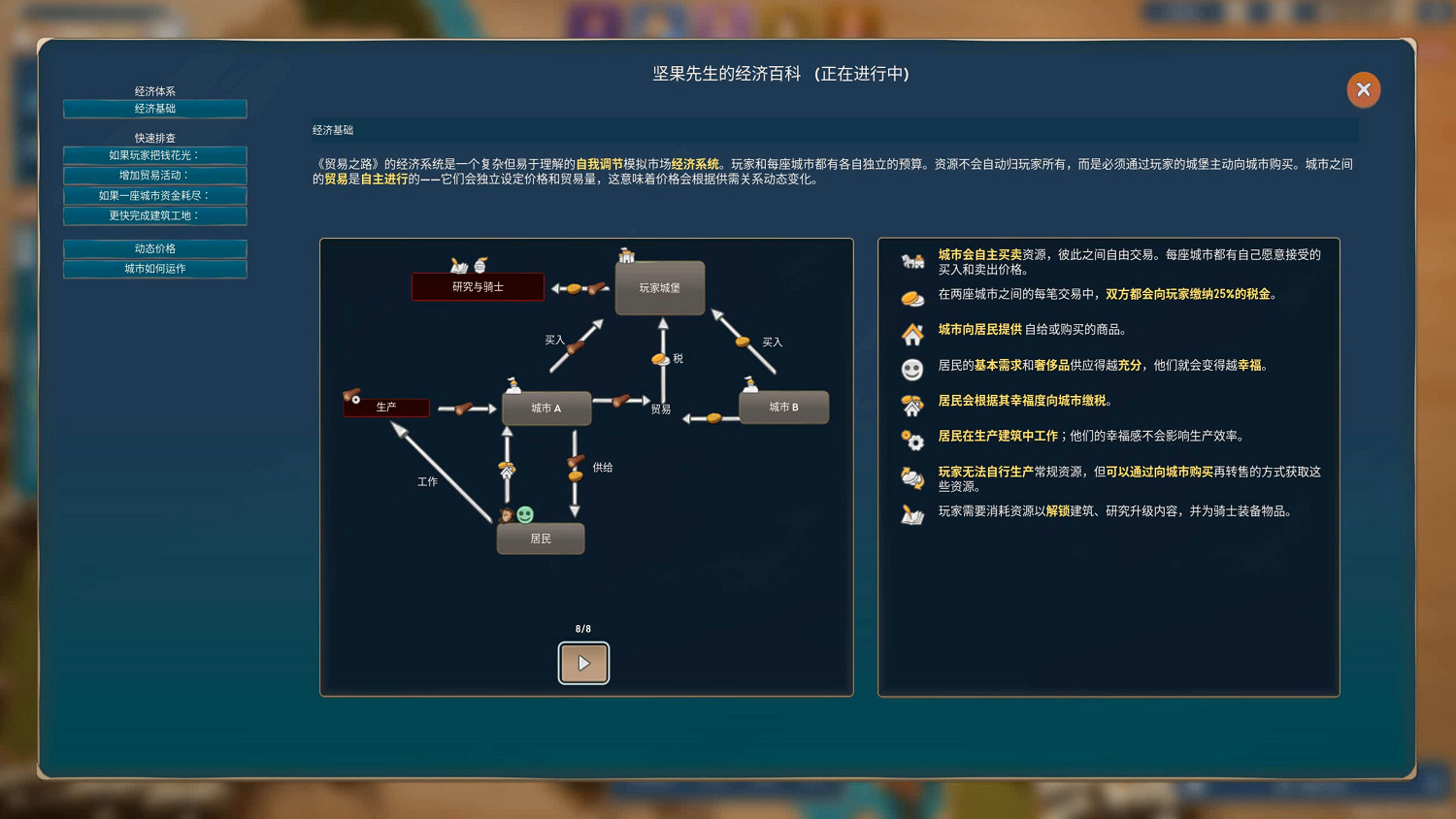Screen dimensions: 1456x819
Task: Click the coin icon labeled 税 in diagram
Action: pyautogui.click(x=661, y=359)
